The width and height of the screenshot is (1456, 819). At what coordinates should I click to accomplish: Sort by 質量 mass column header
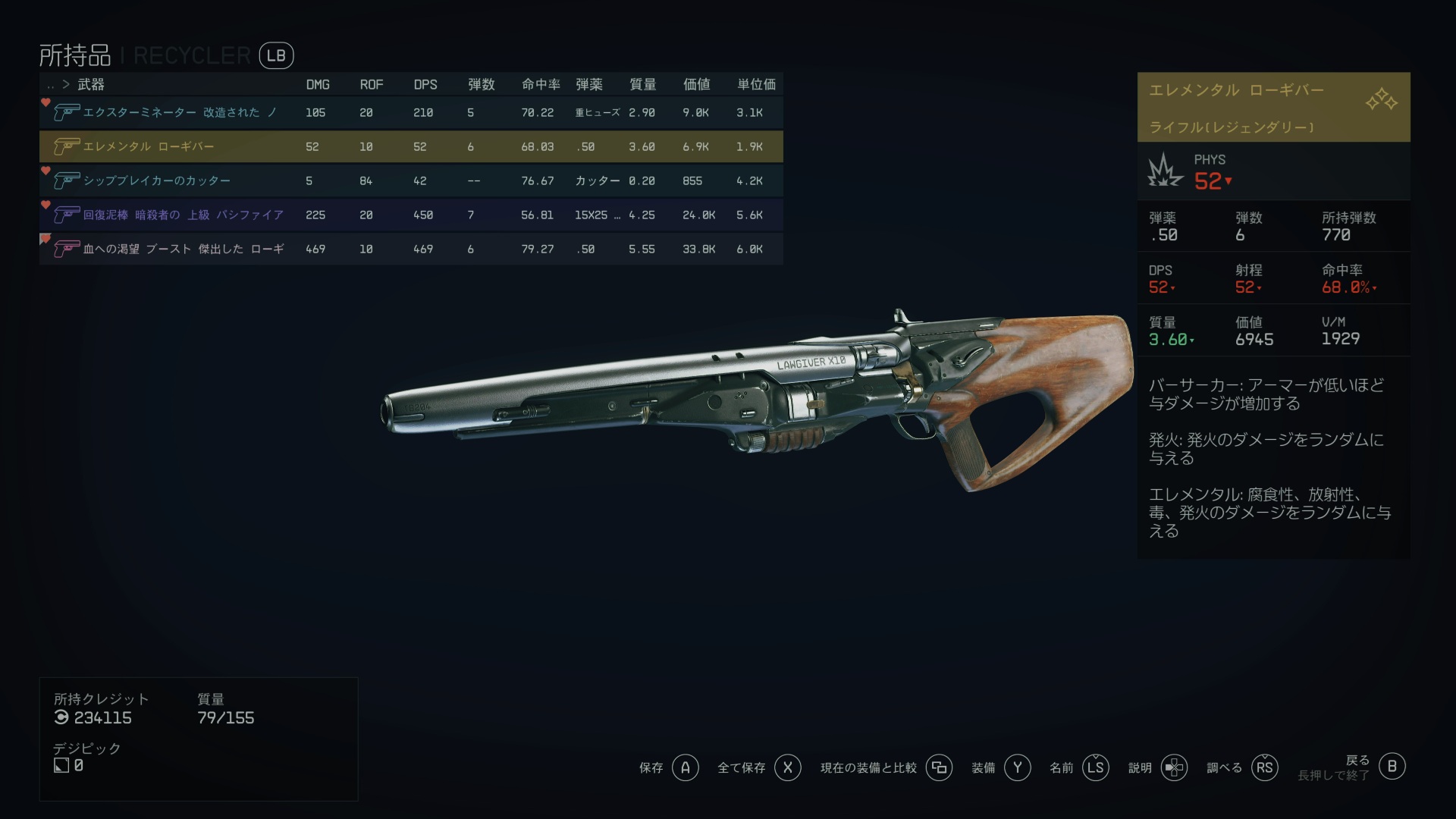(642, 84)
